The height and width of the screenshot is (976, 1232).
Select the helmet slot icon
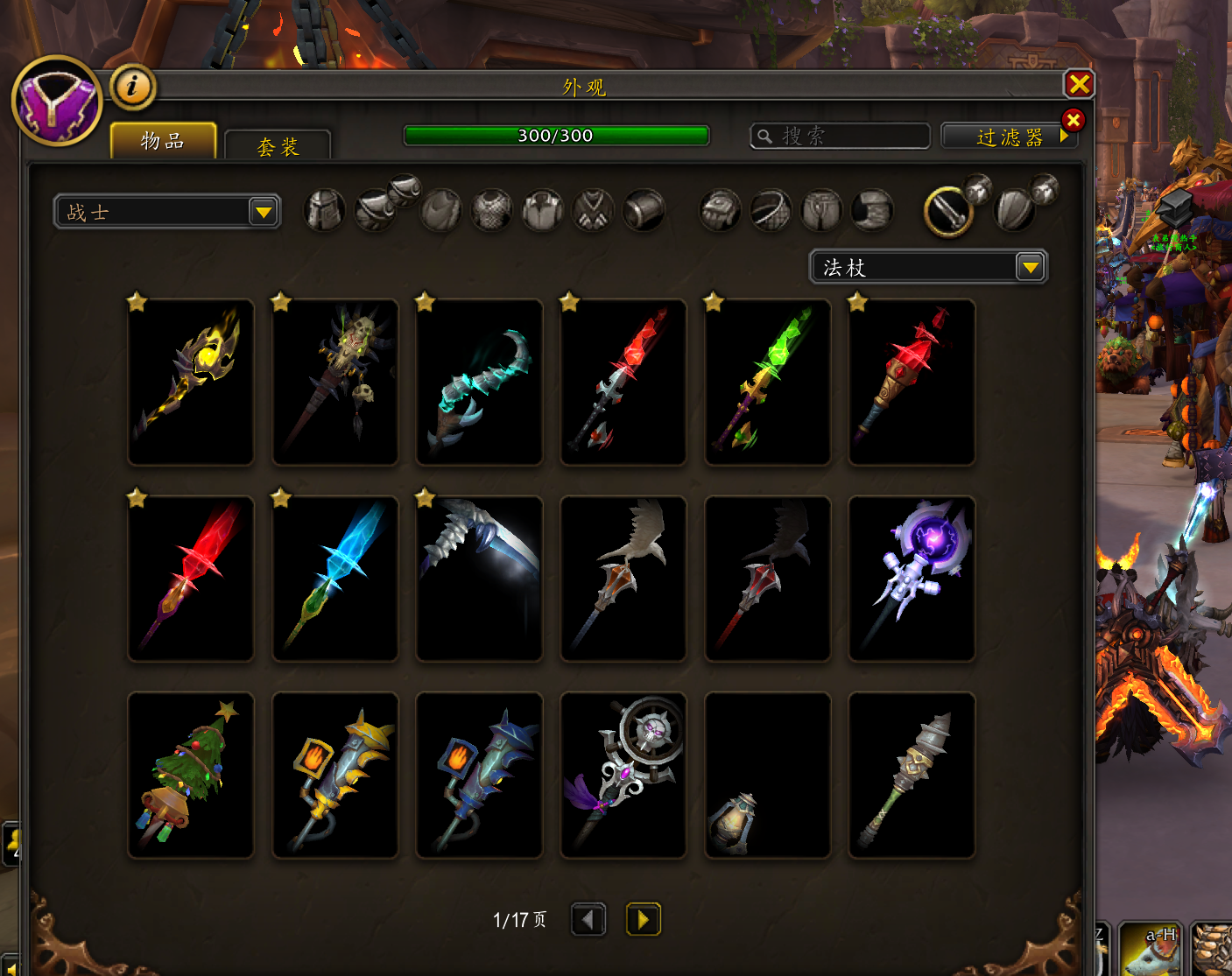coord(324,211)
